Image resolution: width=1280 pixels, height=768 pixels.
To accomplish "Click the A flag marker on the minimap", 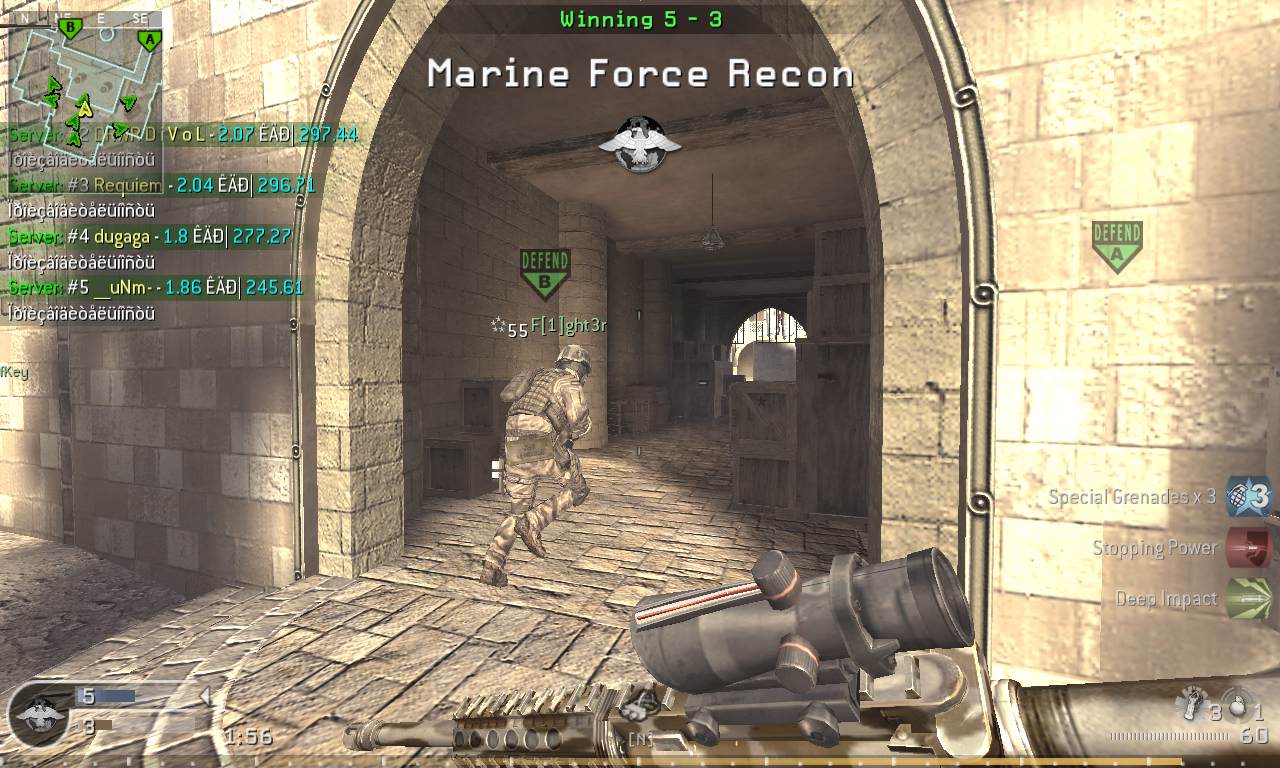I will tap(149, 40).
